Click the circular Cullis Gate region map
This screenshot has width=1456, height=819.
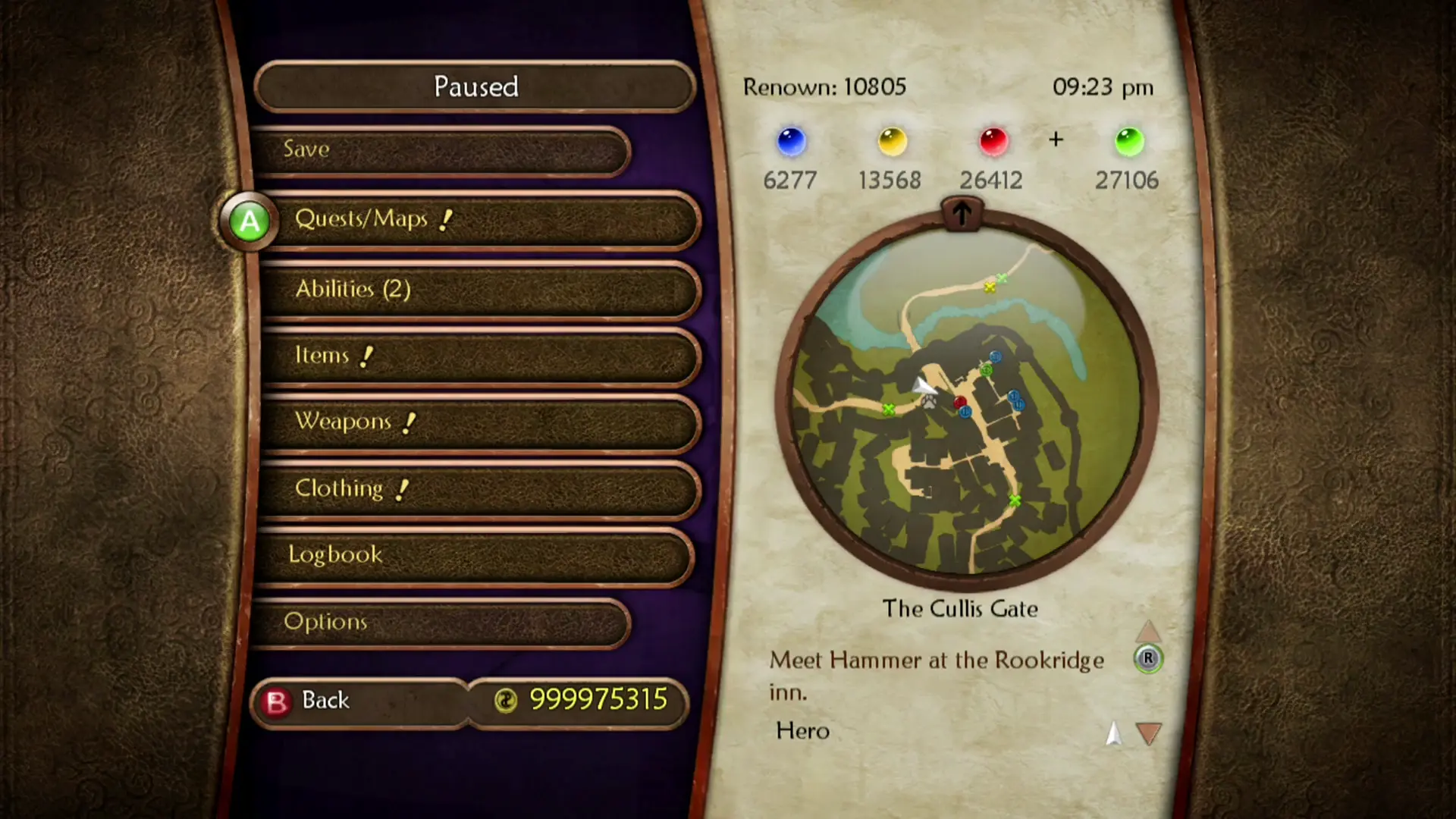pos(966,402)
